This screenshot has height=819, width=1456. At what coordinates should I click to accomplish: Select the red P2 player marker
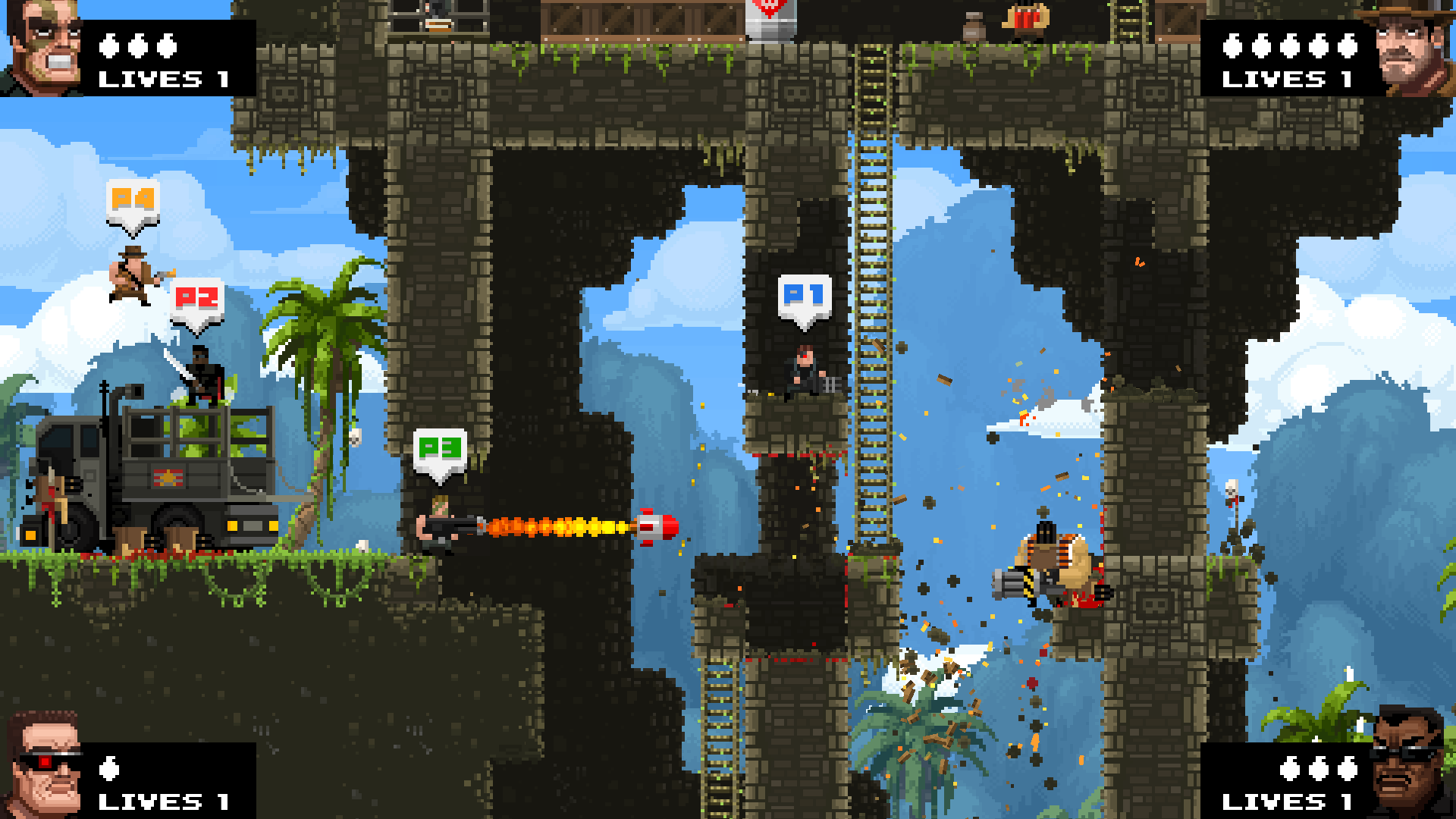click(x=197, y=300)
